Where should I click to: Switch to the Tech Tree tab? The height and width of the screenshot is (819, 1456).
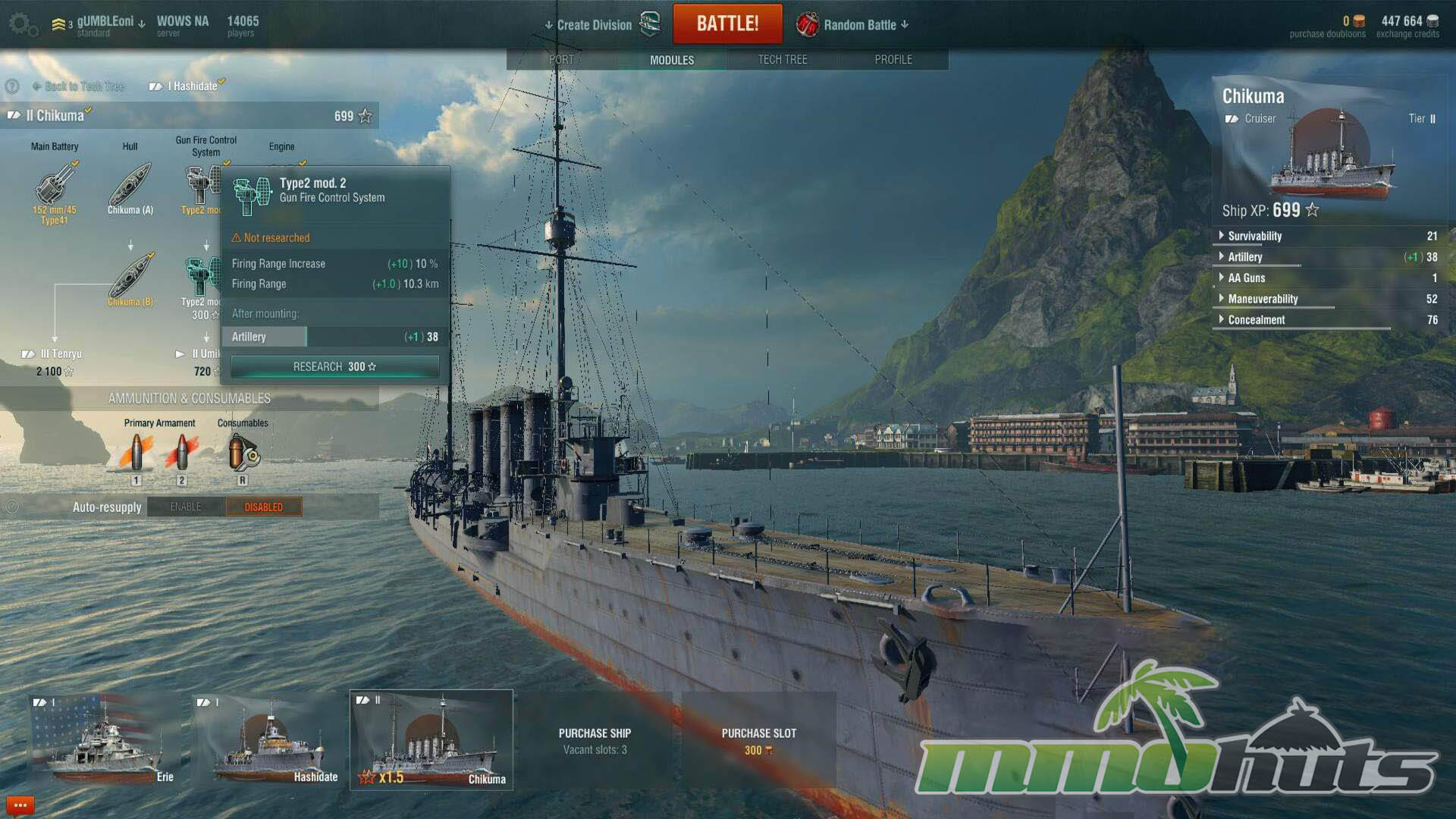[782, 59]
